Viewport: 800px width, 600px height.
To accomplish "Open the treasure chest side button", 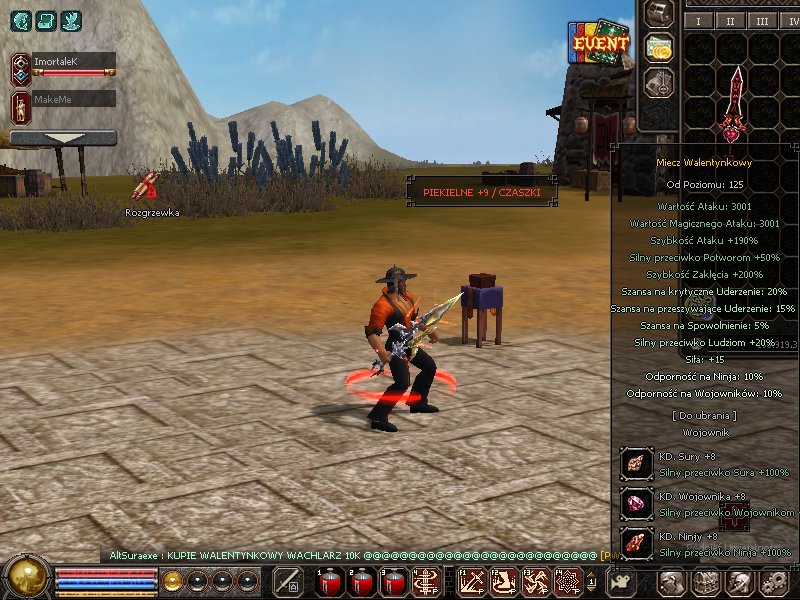I will 658,13.
